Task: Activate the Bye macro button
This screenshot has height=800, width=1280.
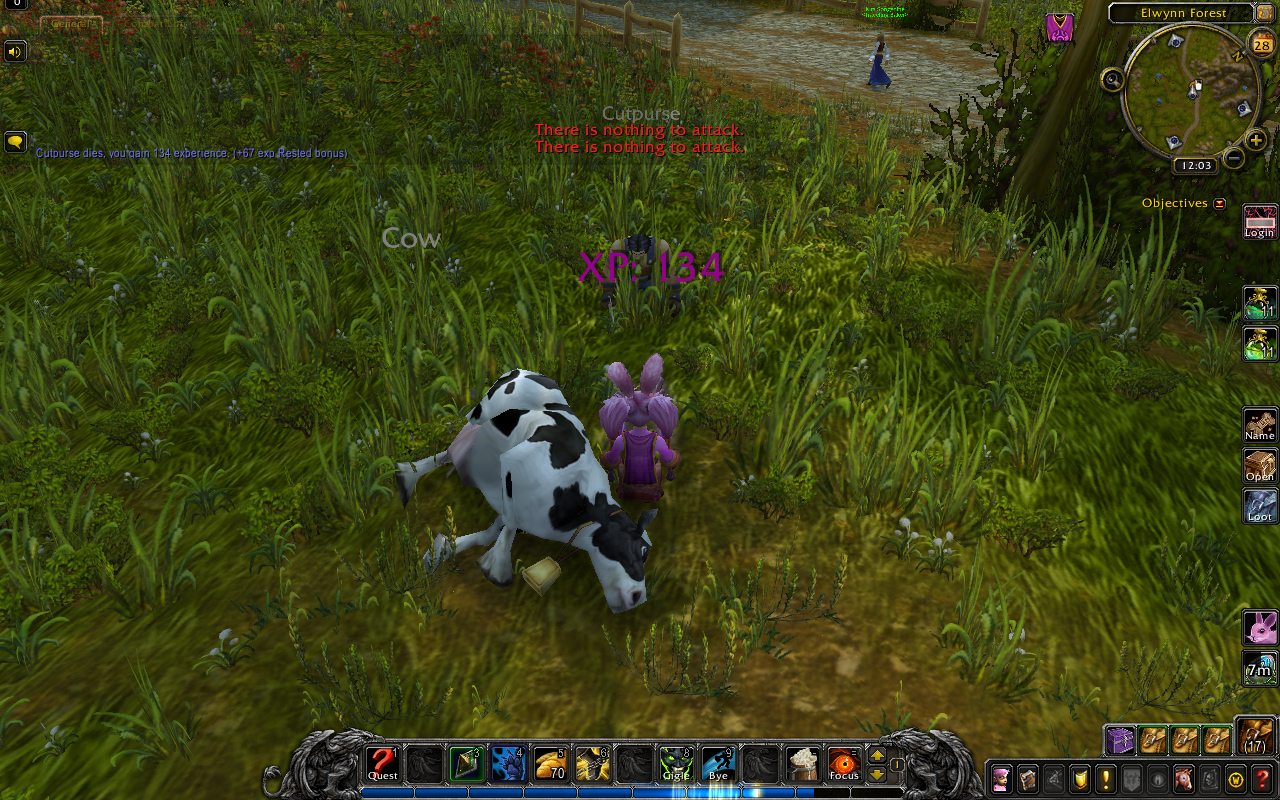Action: click(x=718, y=765)
